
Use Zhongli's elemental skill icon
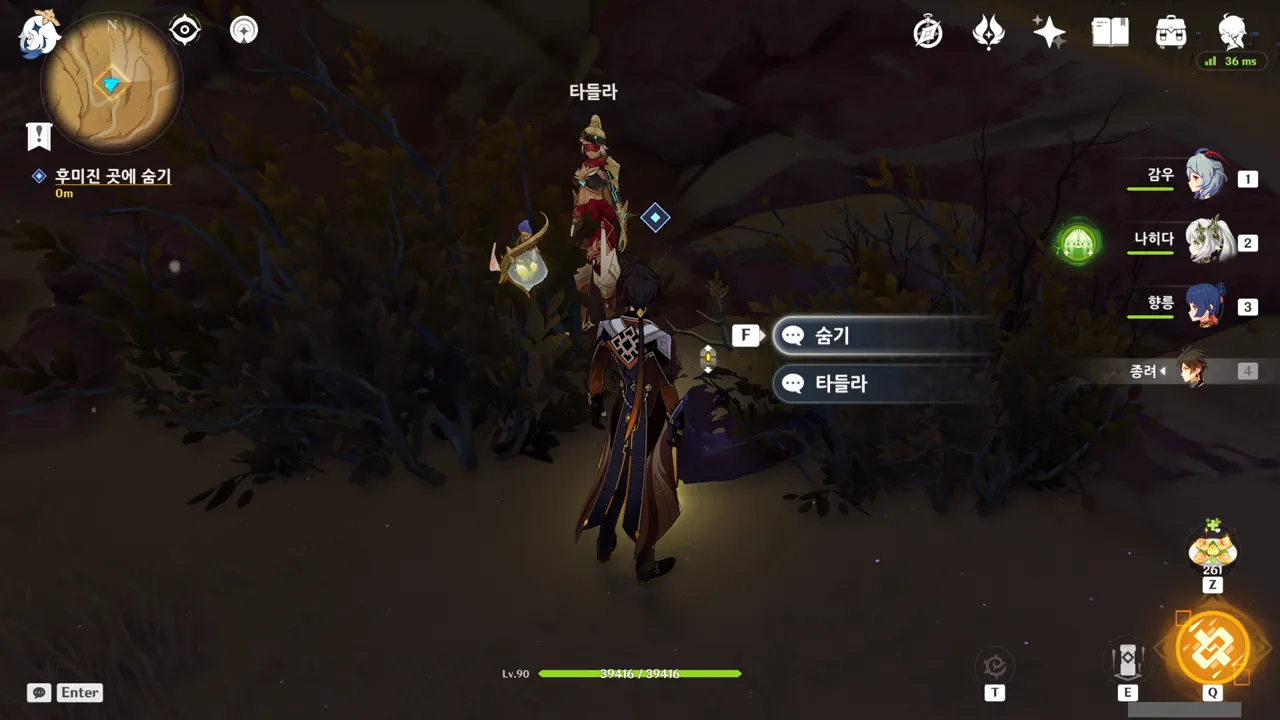pyautogui.click(x=1127, y=660)
